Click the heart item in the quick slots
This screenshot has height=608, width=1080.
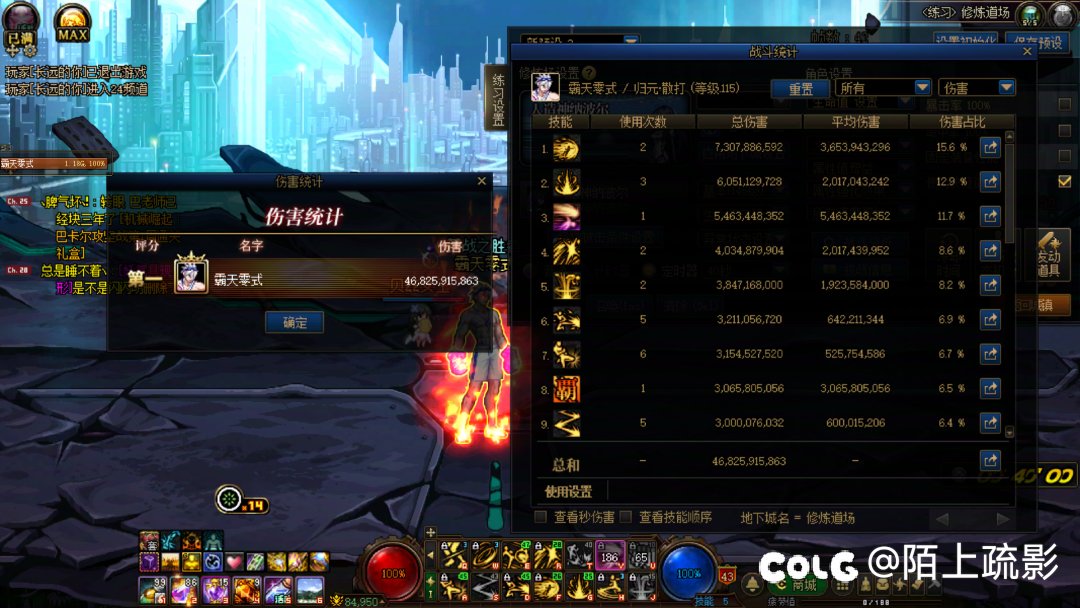pos(234,562)
